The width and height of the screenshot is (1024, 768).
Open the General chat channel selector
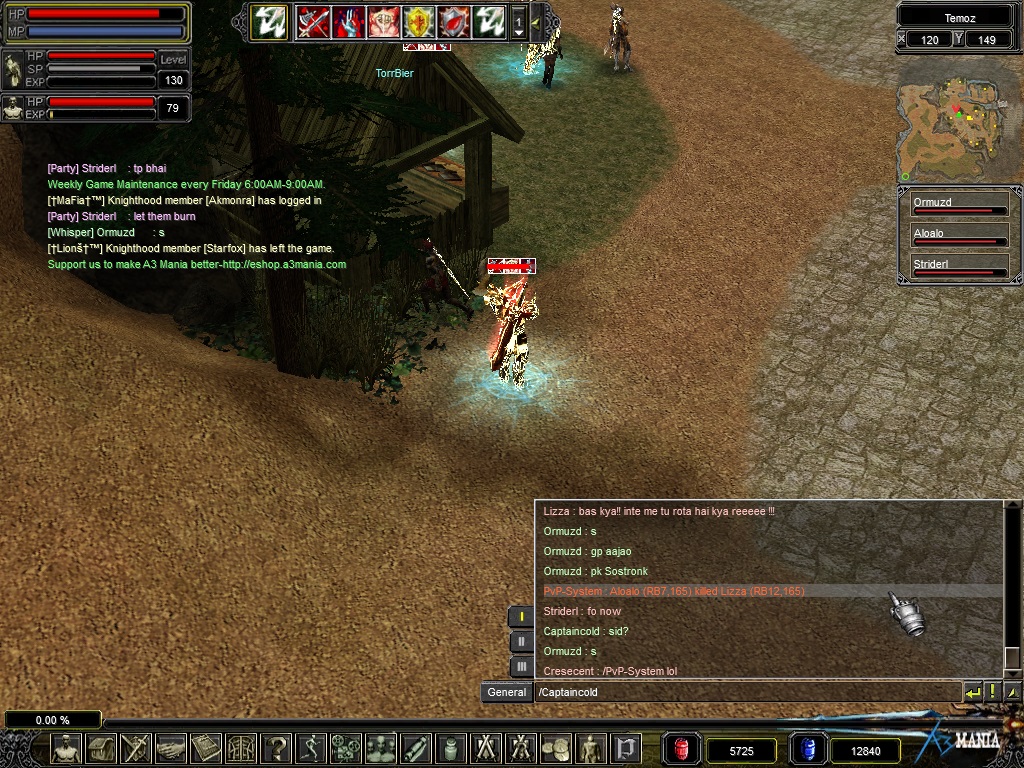click(x=506, y=692)
